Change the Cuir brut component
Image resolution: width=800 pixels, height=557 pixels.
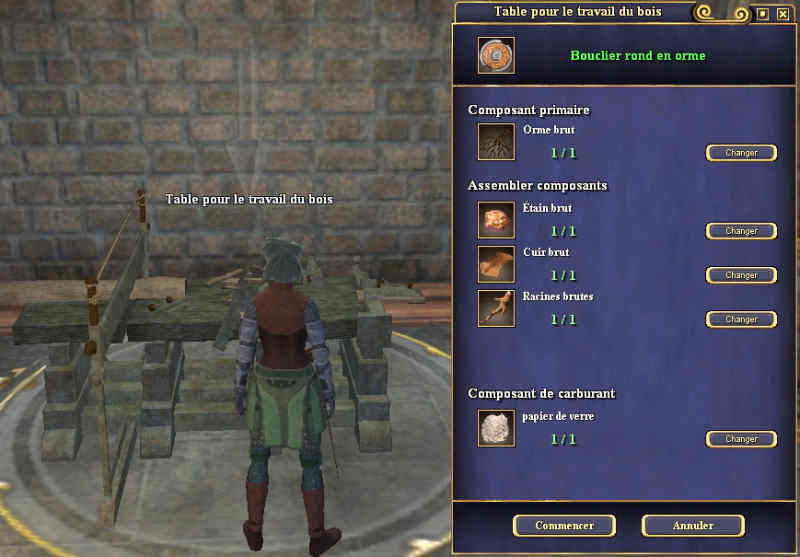coord(741,275)
